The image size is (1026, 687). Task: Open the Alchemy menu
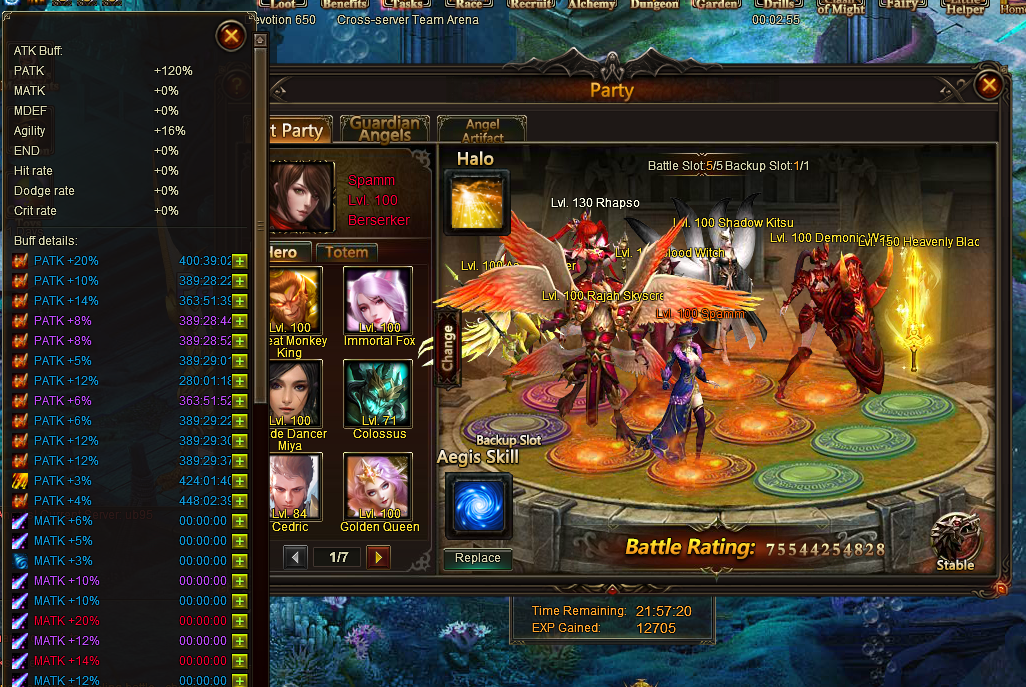click(591, 5)
